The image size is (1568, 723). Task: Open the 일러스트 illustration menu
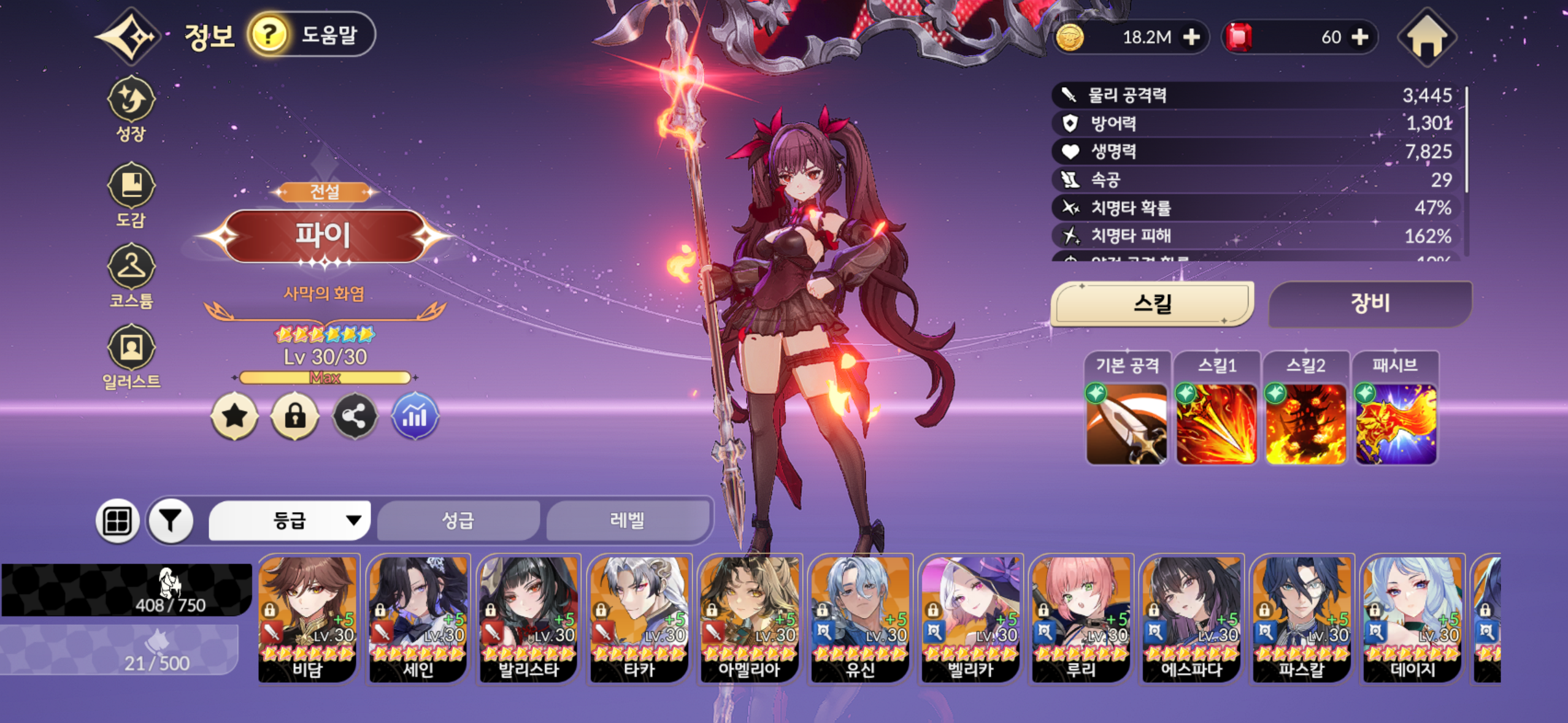pos(131,357)
